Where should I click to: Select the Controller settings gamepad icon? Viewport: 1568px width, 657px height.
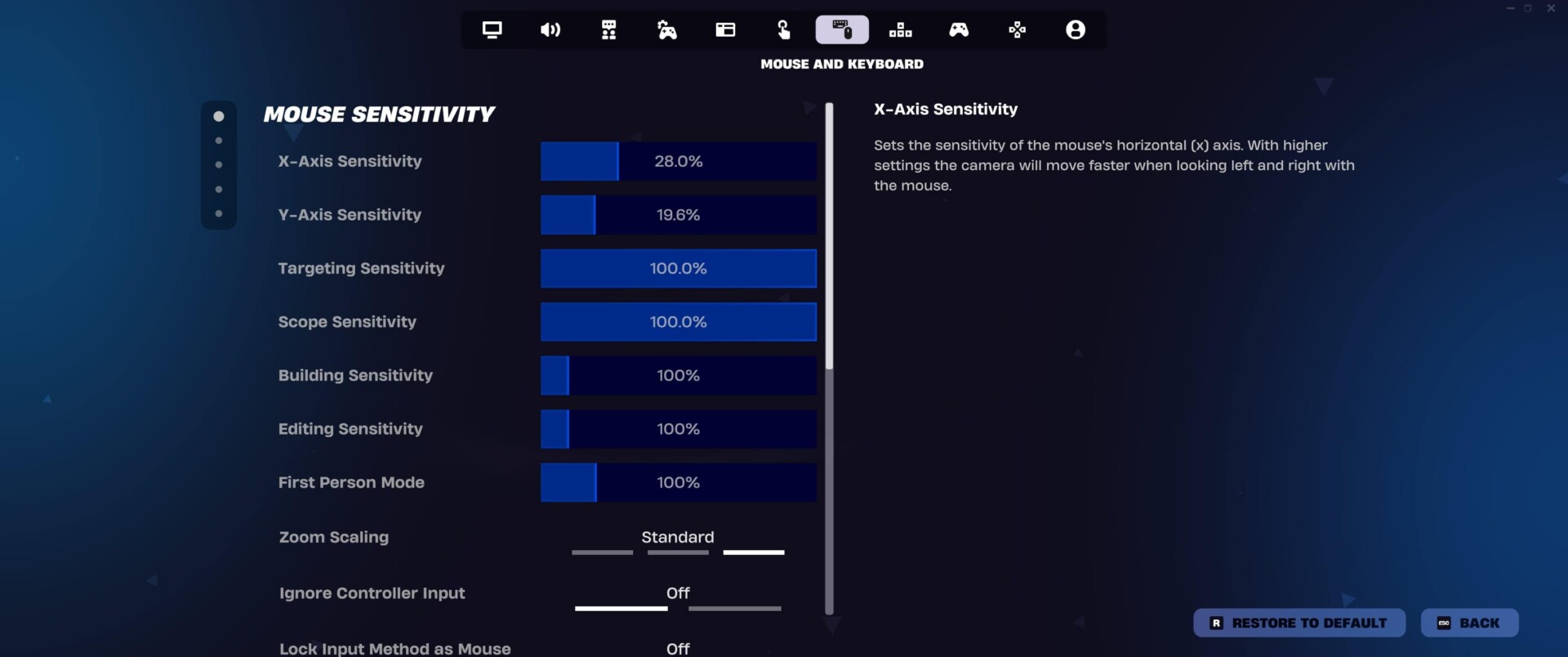pos(959,29)
